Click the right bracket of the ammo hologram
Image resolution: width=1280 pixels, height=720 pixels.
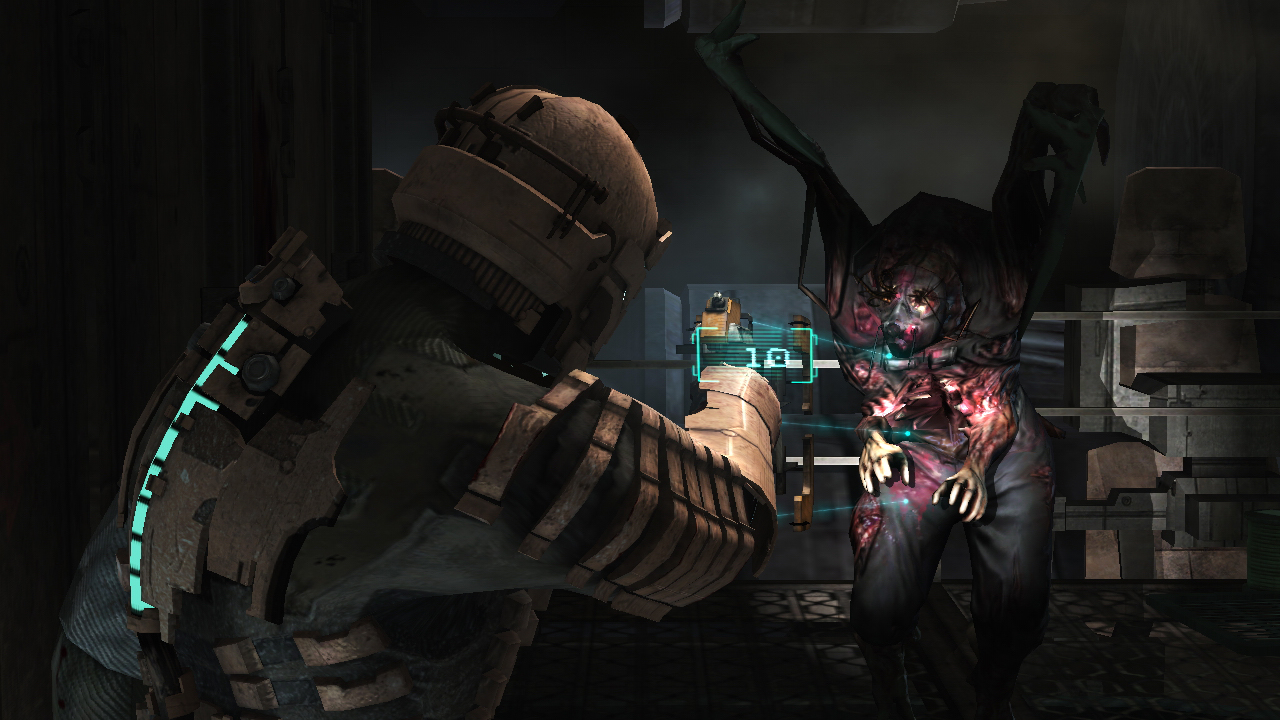(812, 355)
